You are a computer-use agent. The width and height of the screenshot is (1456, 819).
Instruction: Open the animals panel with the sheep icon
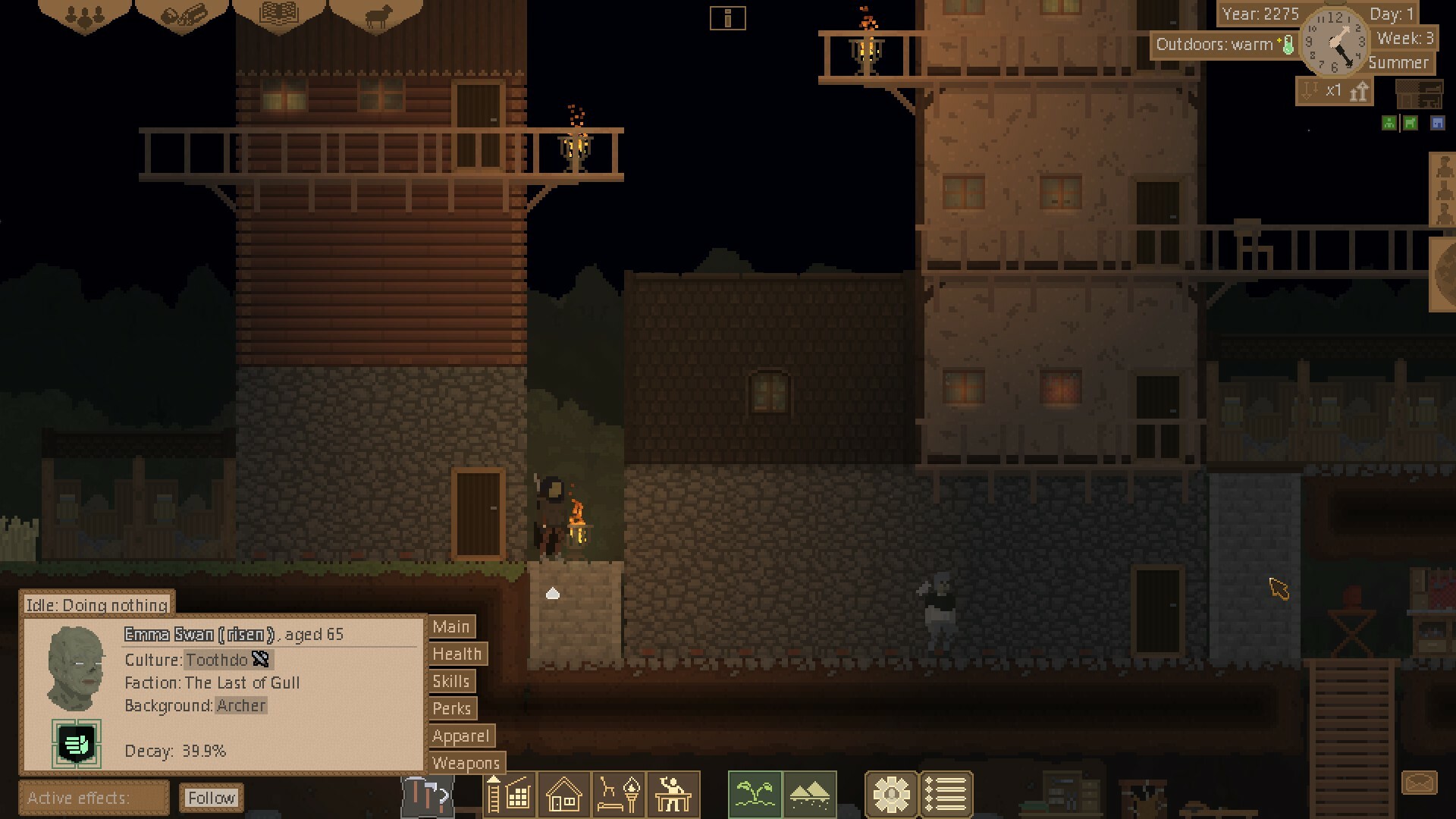pyautogui.click(x=379, y=14)
